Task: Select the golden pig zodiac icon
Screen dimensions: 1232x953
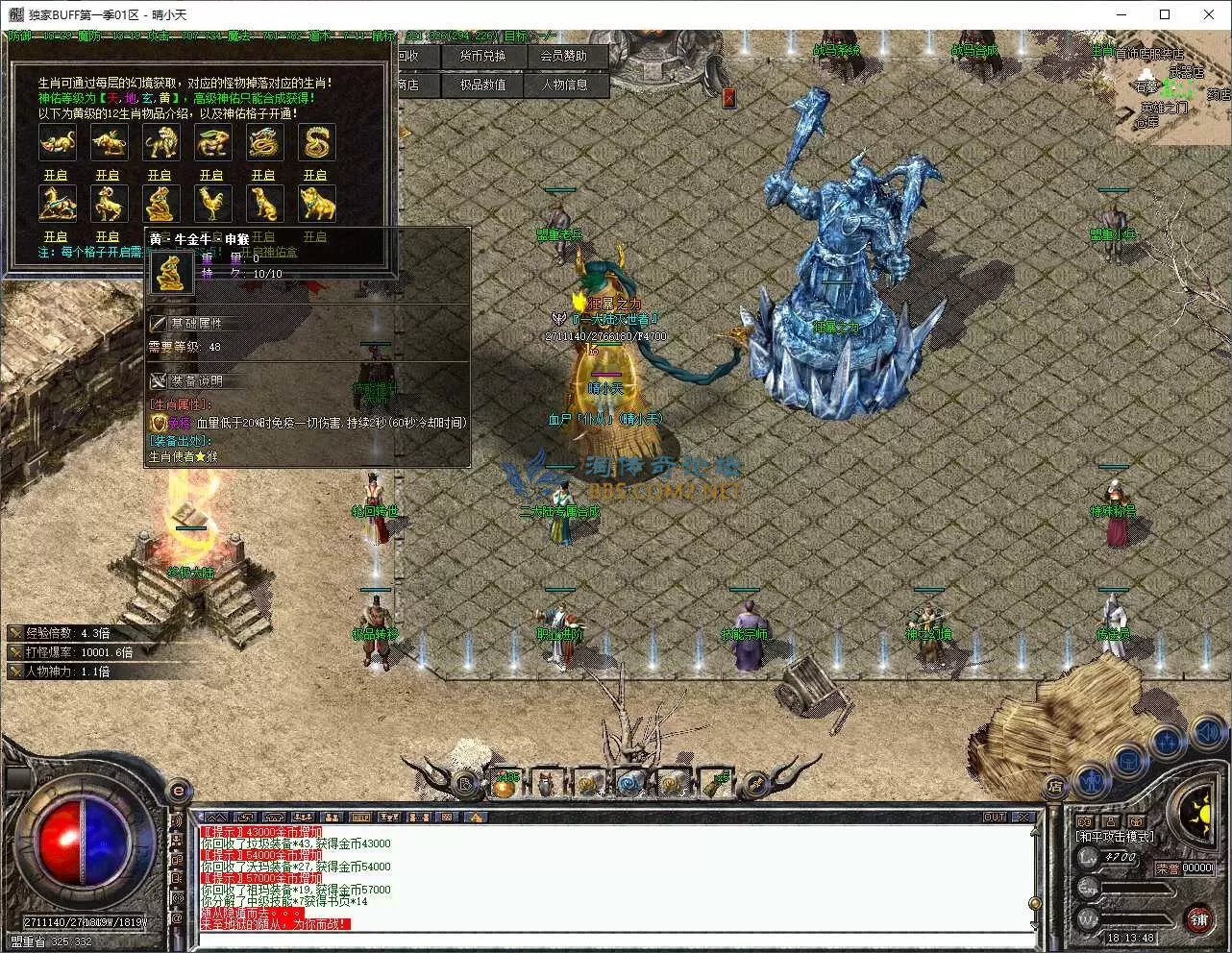Action: click(315, 203)
